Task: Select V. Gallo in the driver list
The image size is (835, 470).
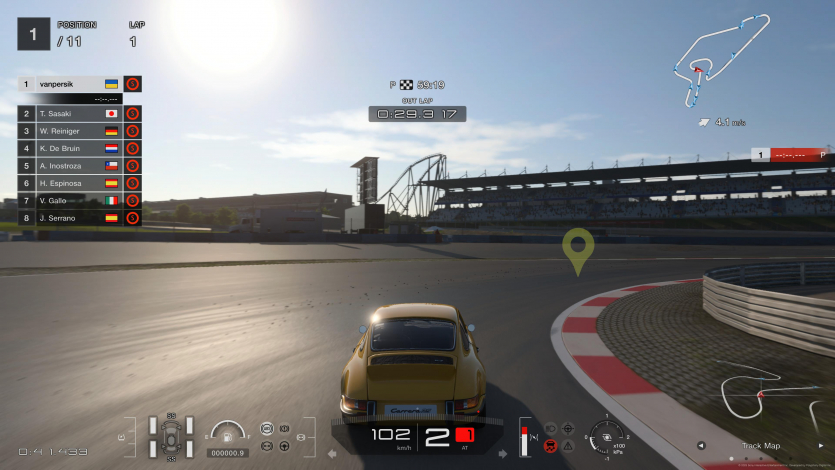Action: pos(70,200)
